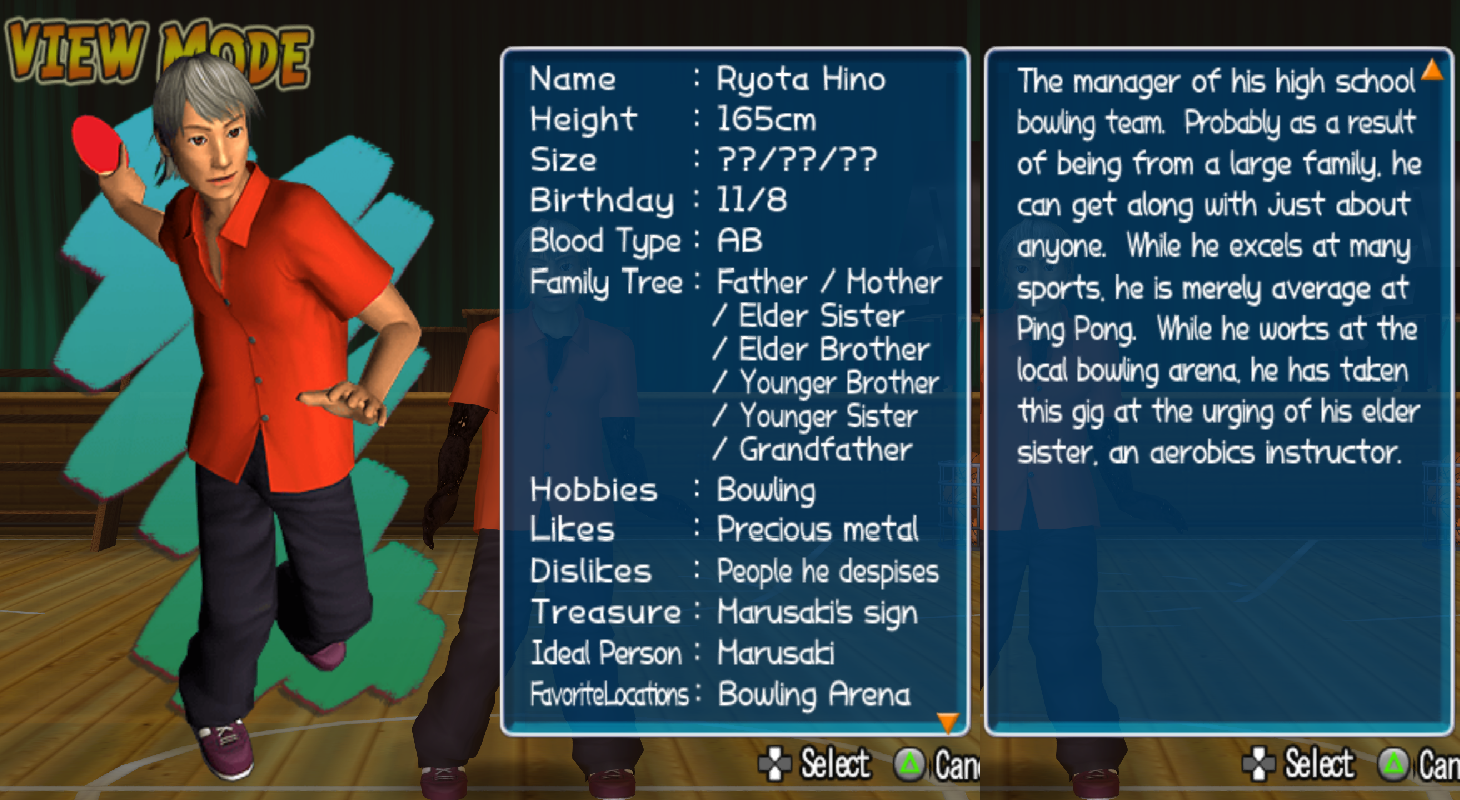Viewport: 1460px width, 800px height.
Task: Click the orange down arrow on profile panel
Action: coord(947,721)
